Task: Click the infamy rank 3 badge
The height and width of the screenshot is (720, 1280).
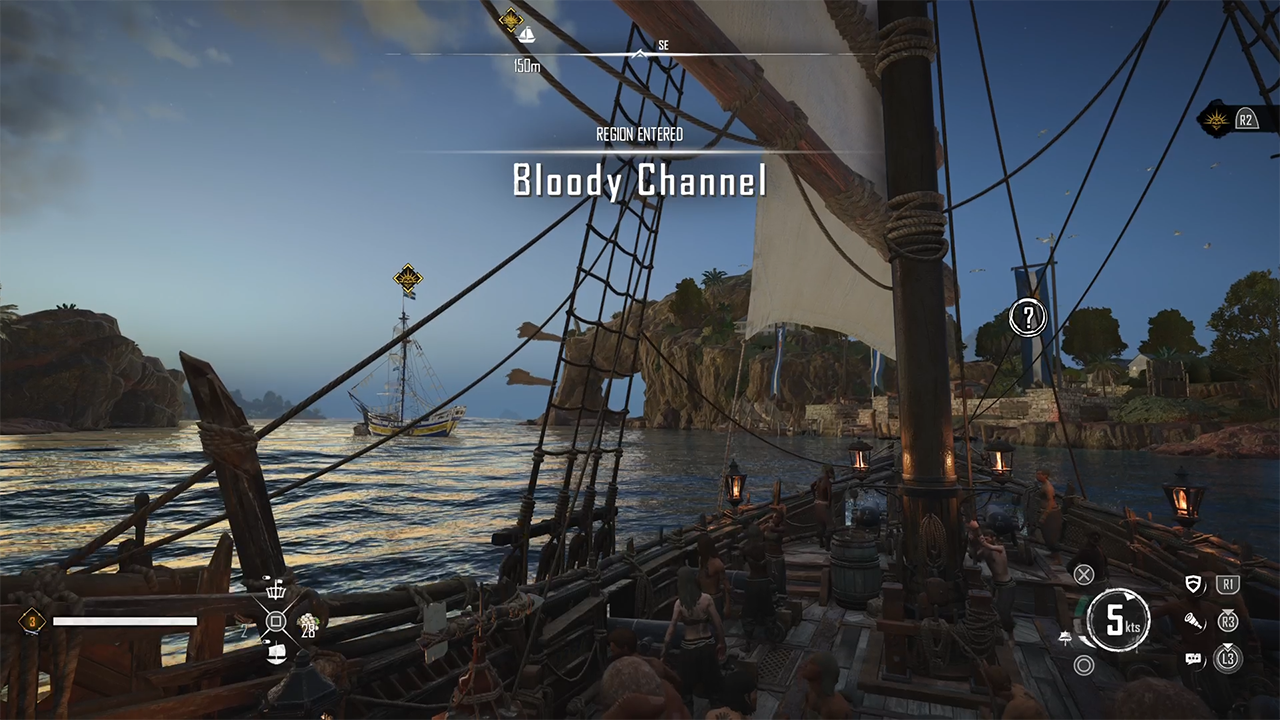Action: point(32,621)
